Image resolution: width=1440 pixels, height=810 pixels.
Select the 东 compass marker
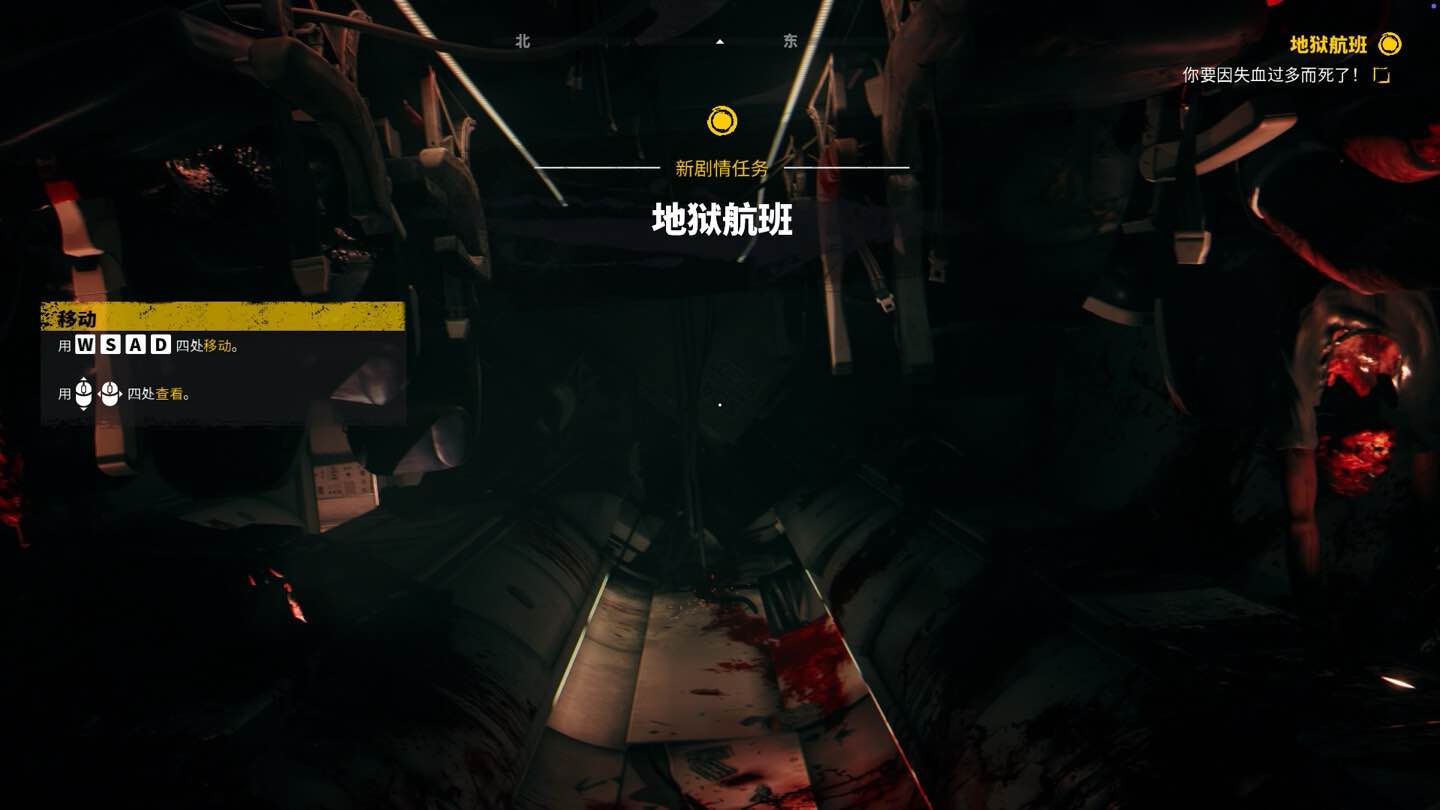click(789, 41)
